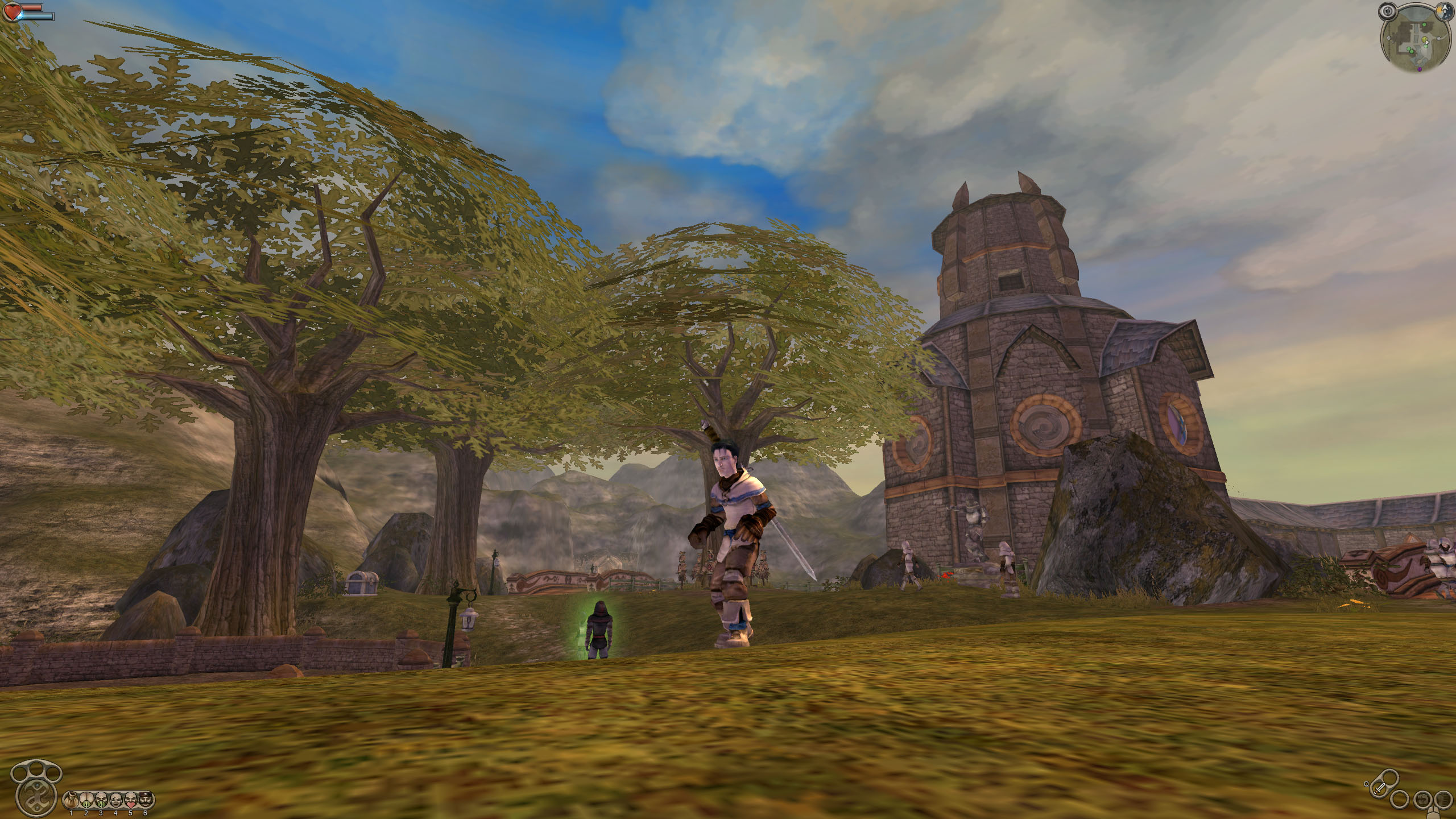Pick the smiling face expression in slot 4

tap(115, 800)
